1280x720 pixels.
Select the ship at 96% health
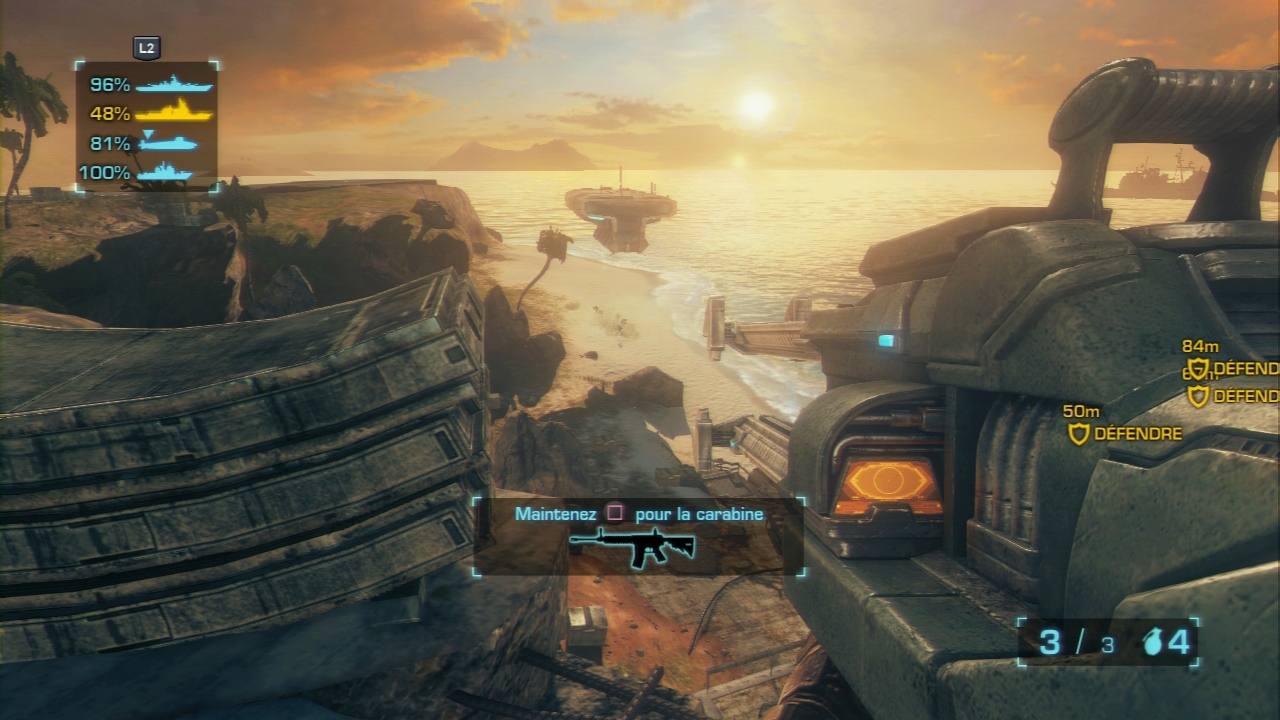pyautogui.click(x=174, y=85)
